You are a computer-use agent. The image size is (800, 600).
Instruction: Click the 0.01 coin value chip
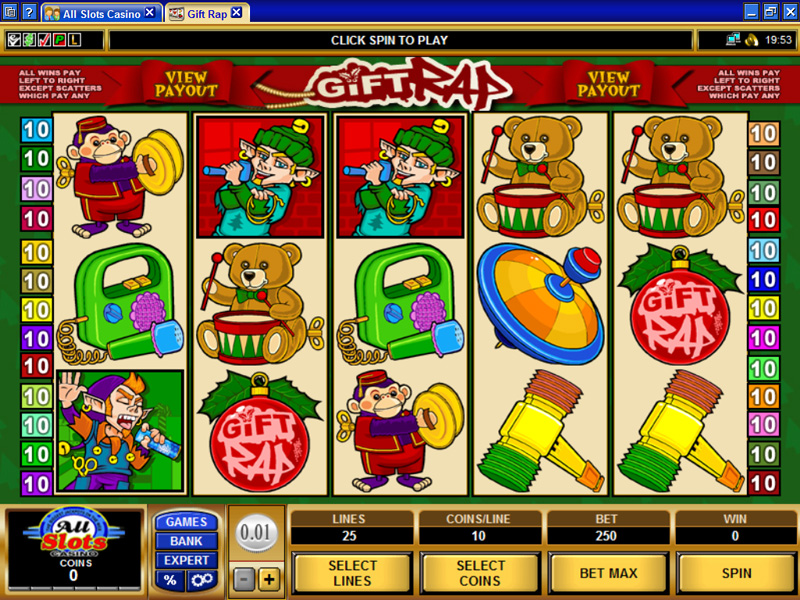point(257,533)
